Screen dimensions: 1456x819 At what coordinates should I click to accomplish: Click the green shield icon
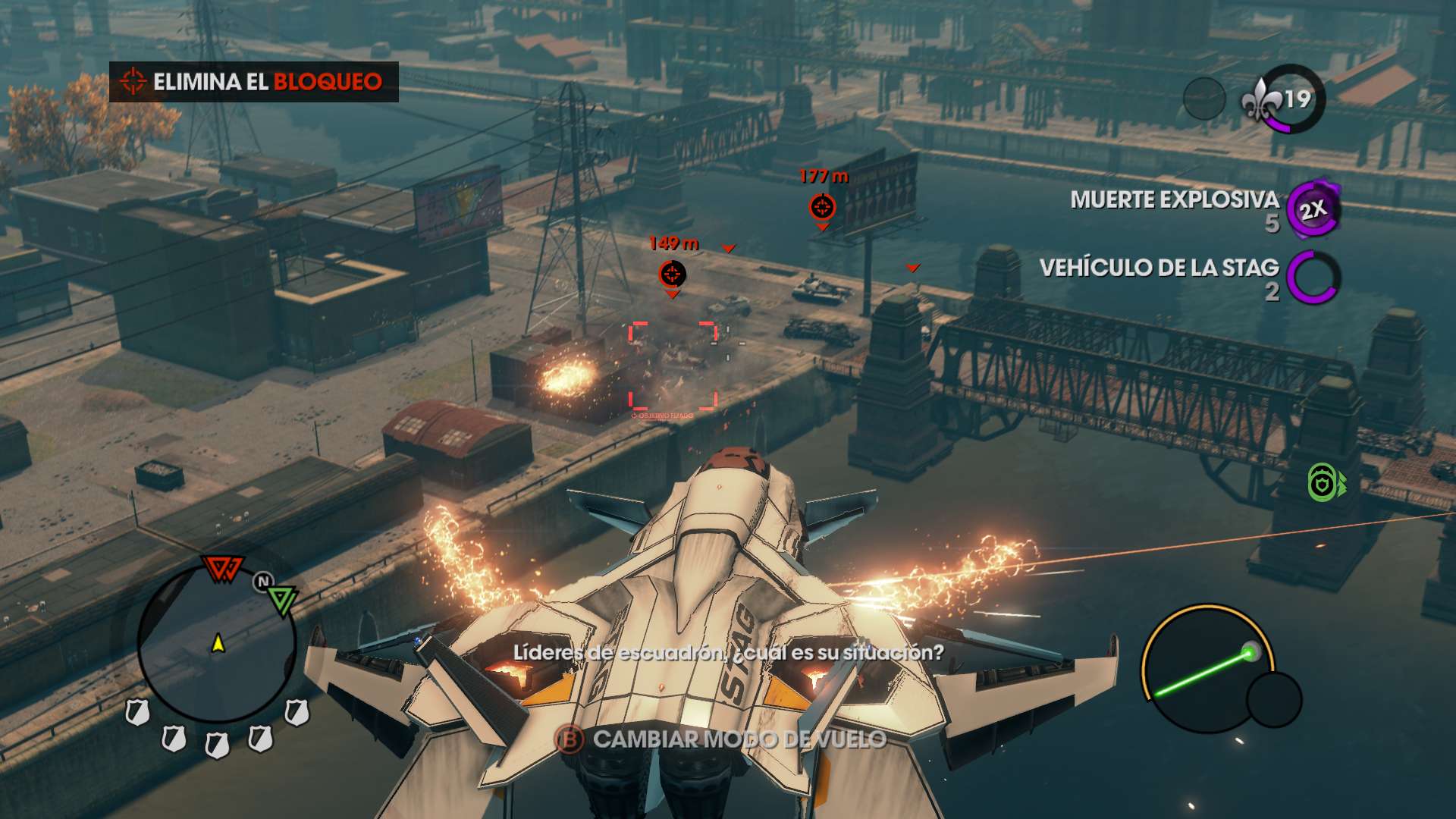(x=1324, y=482)
